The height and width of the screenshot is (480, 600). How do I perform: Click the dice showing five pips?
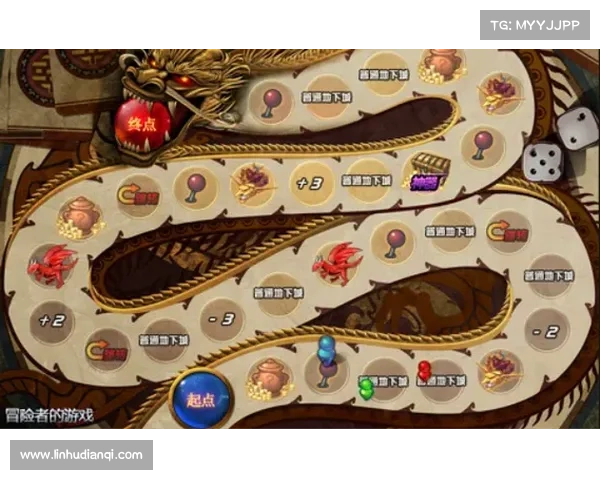point(543,160)
